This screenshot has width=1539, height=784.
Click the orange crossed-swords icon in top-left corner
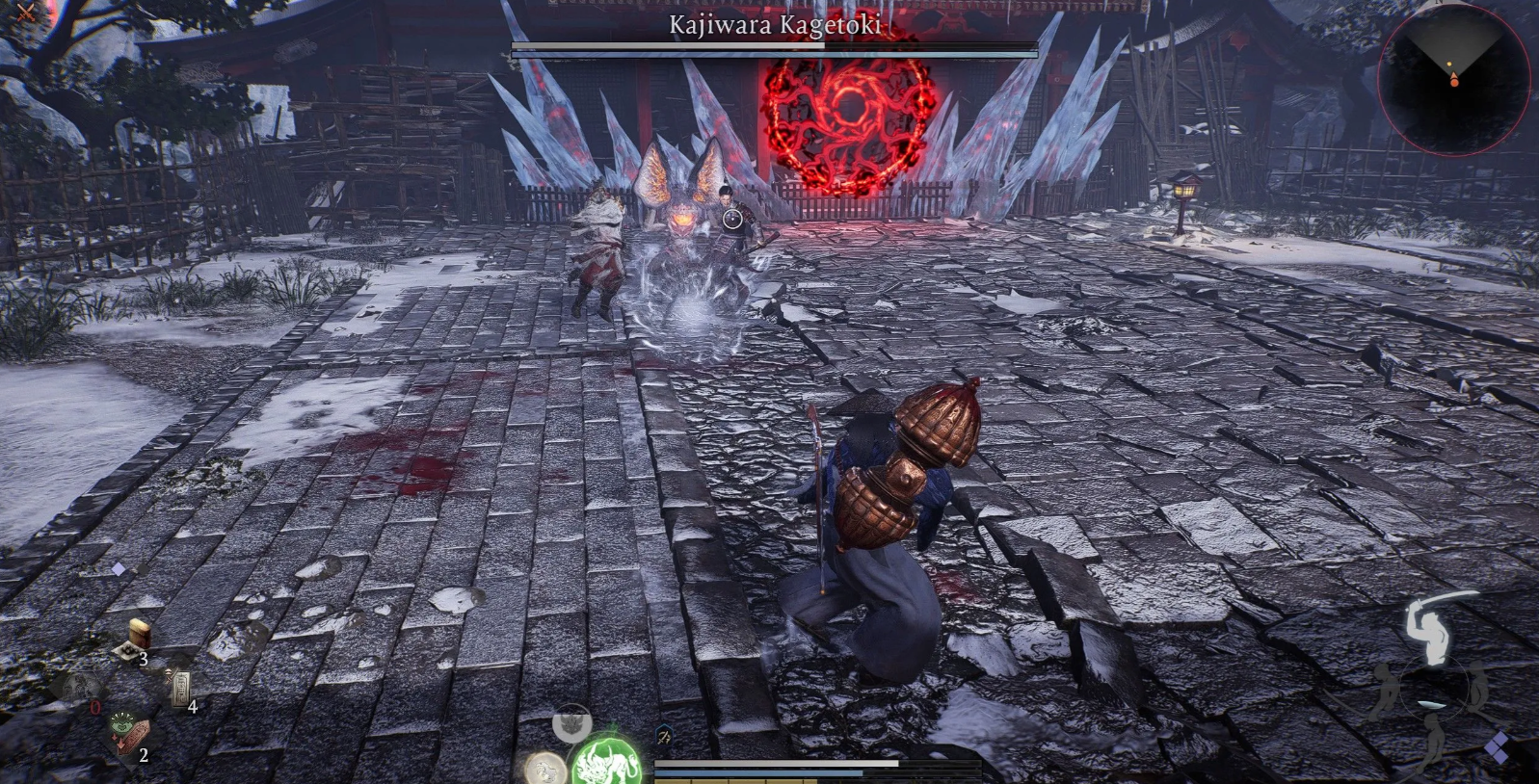[25, 13]
